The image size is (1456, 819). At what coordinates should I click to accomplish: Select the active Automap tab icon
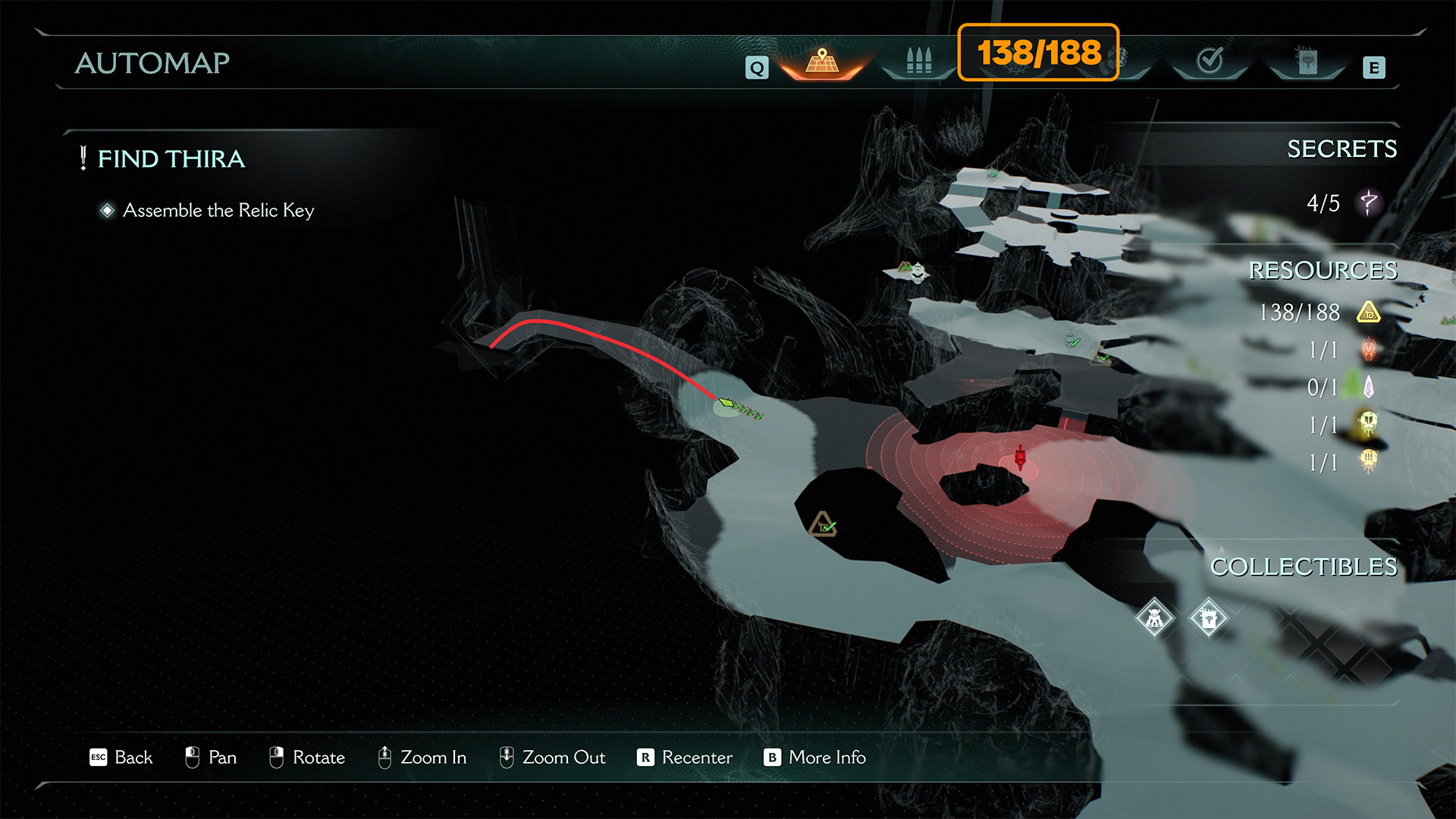[x=822, y=61]
